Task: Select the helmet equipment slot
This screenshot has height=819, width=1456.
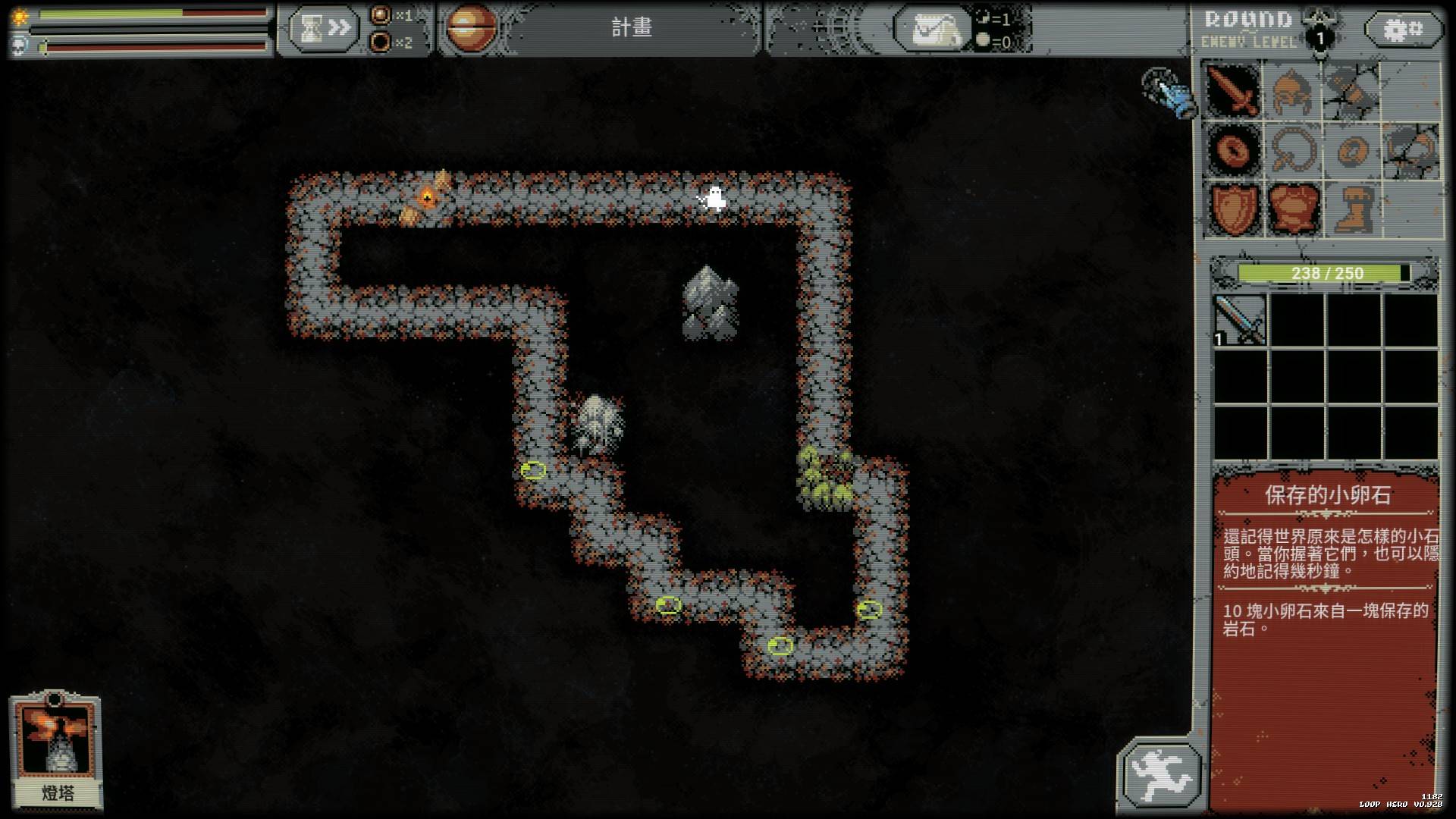Action: tap(1292, 90)
